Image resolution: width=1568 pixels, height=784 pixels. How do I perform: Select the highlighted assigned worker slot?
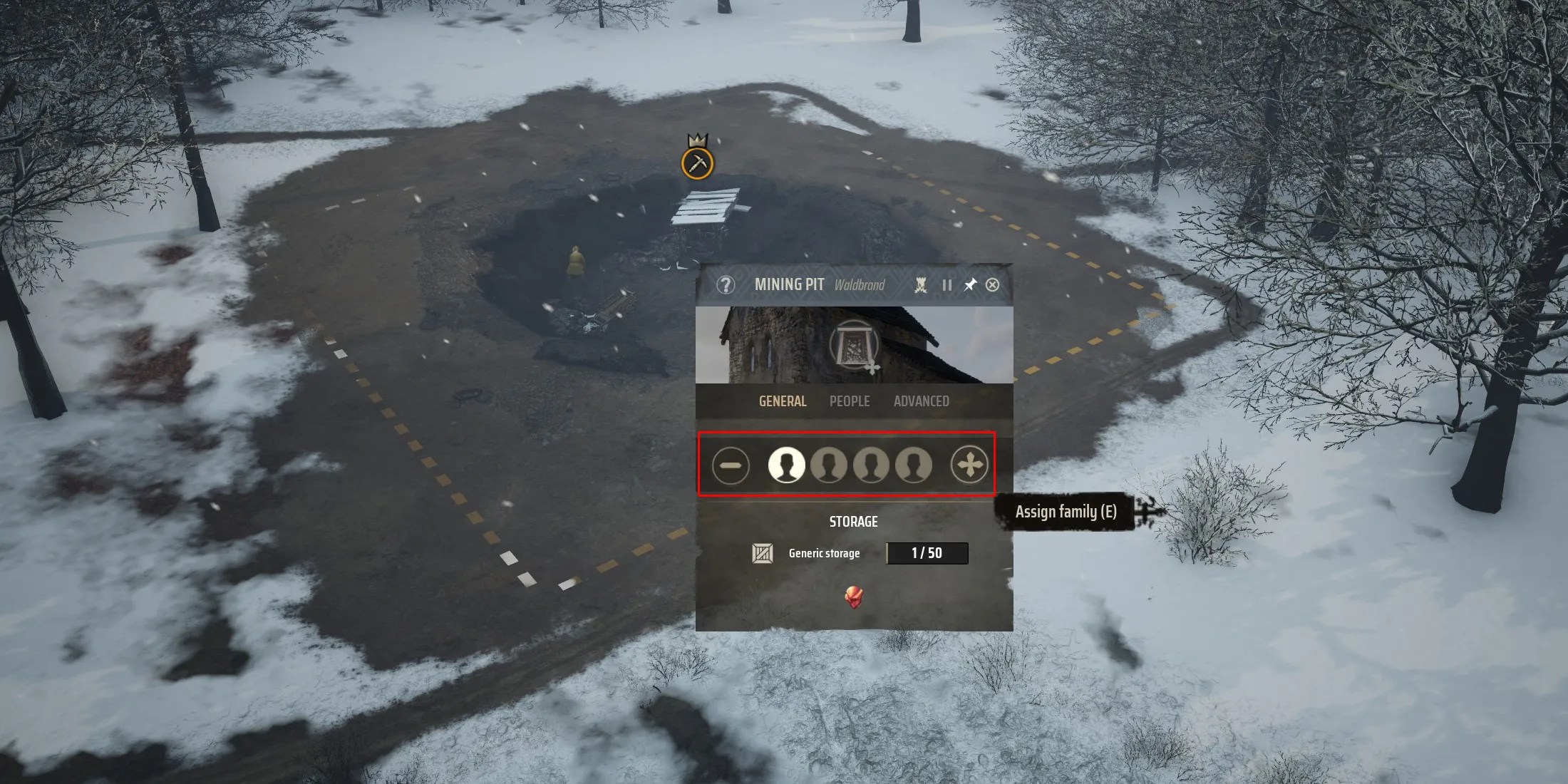786,465
